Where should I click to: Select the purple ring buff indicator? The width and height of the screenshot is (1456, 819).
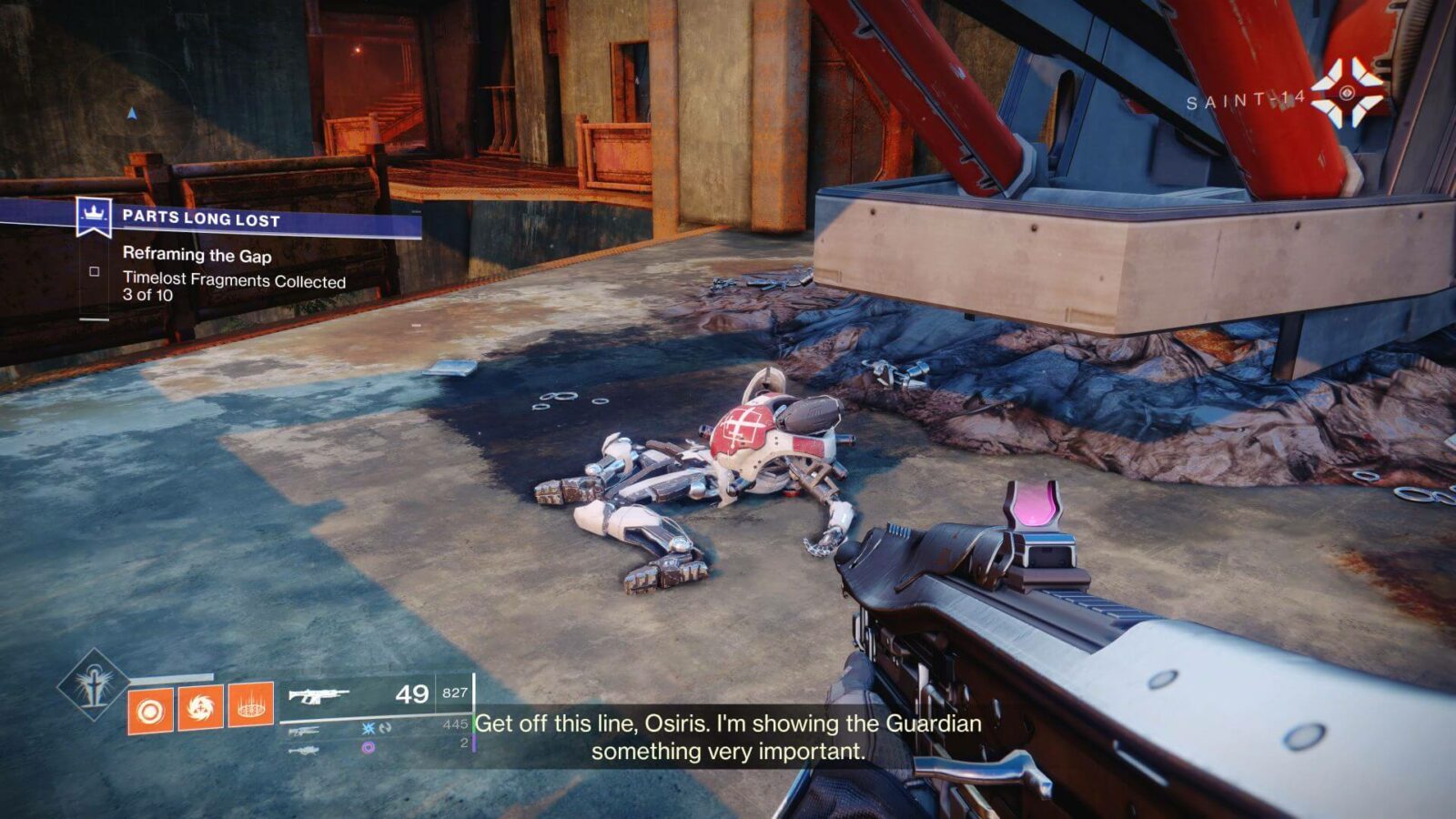tap(368, 747)
